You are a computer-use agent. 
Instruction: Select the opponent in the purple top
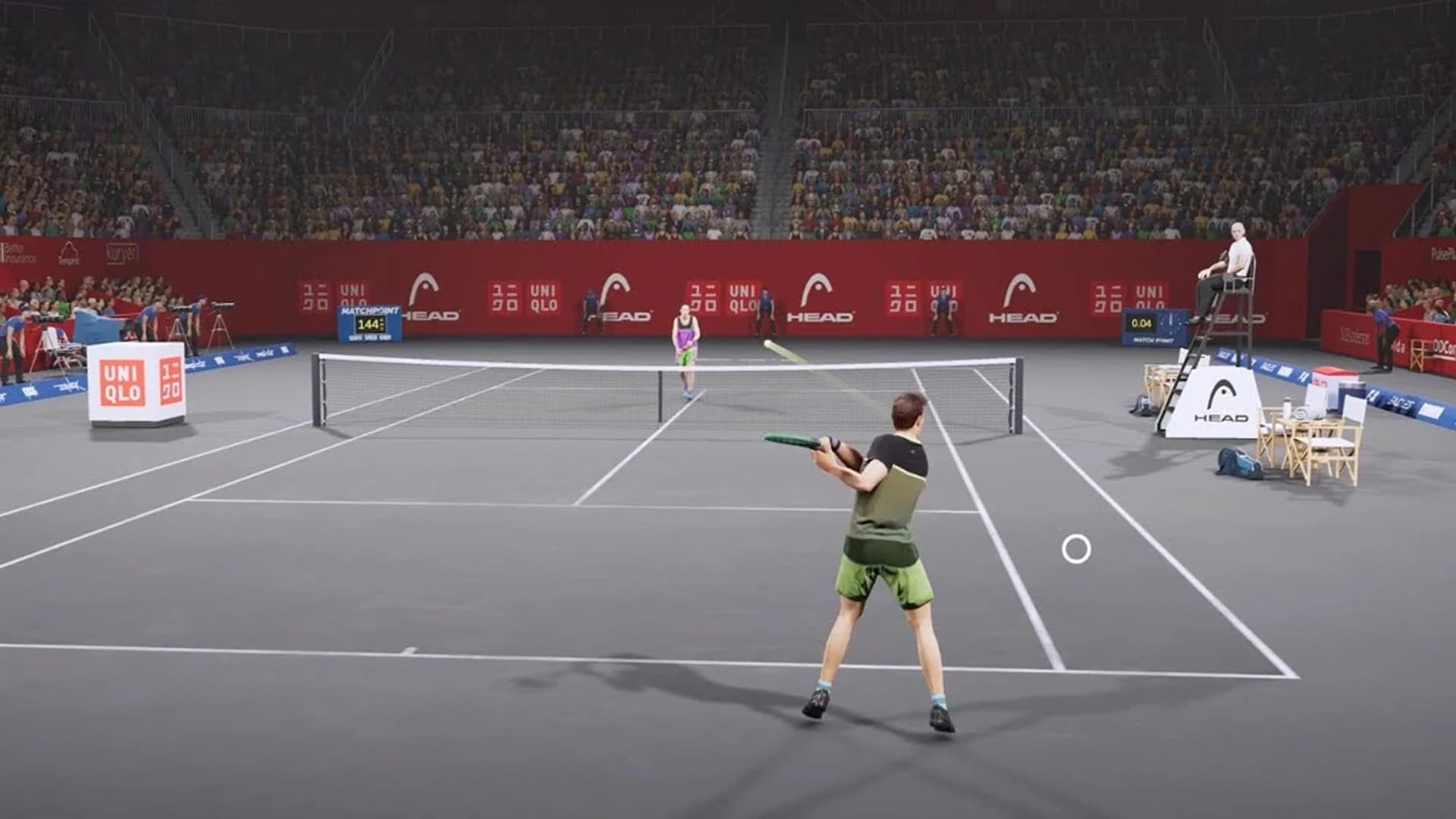click(685, 334)
